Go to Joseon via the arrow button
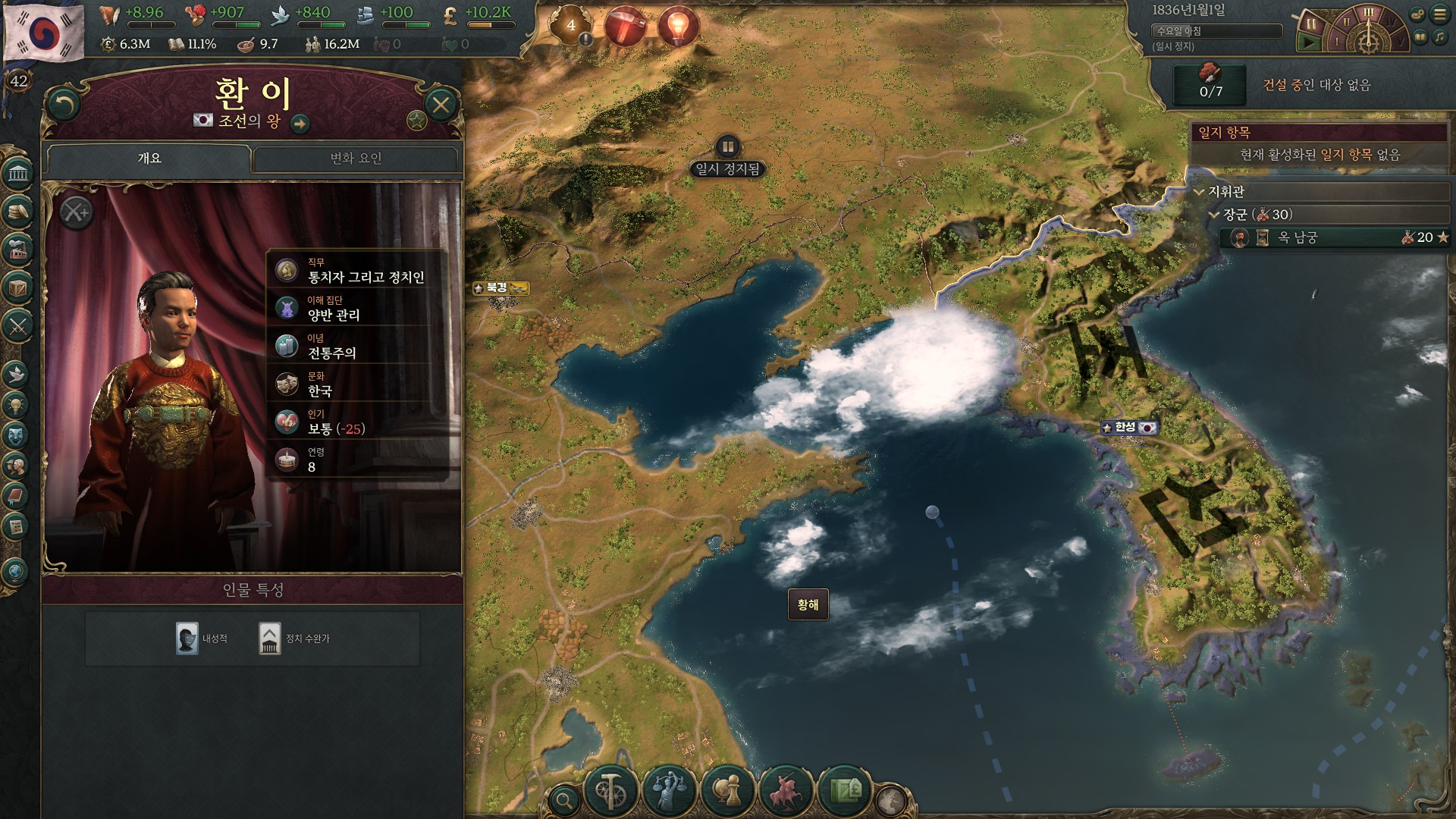 click(x=300, y=123)
